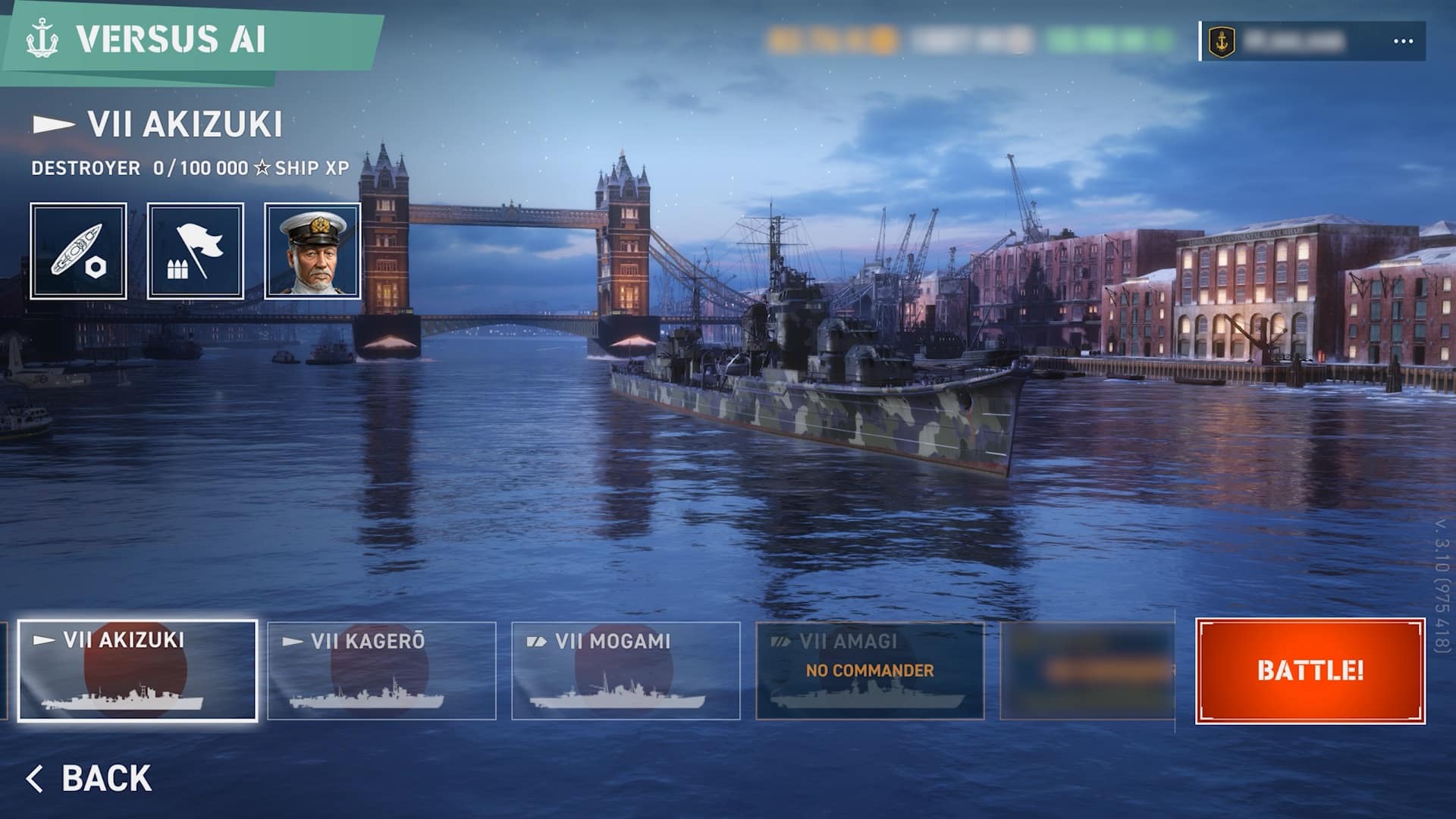Pick the VII Mogami cruiser card
Image resolution: width=1456 pixels, height=819 pixels.
click(x=626, y=670)
